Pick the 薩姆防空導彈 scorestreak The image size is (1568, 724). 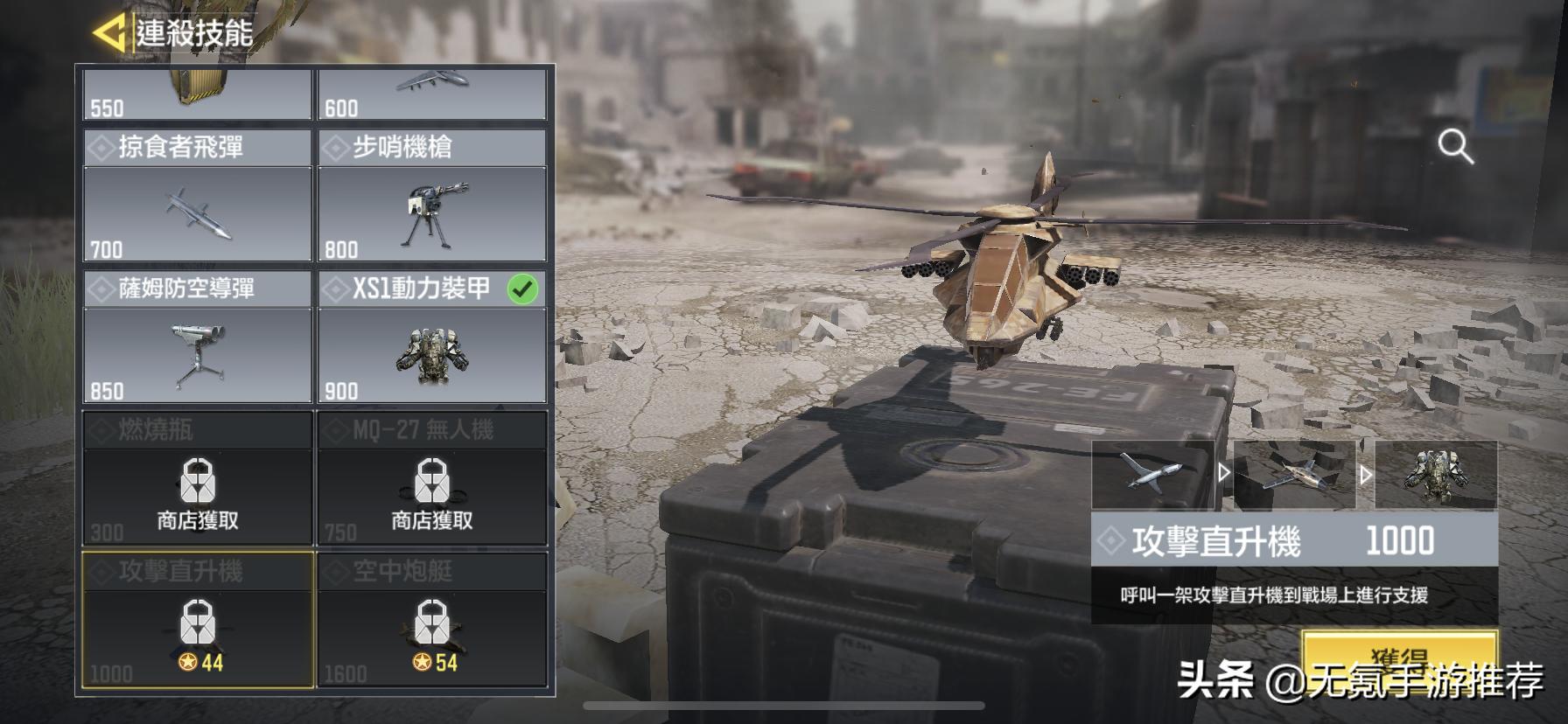[198, 338]
